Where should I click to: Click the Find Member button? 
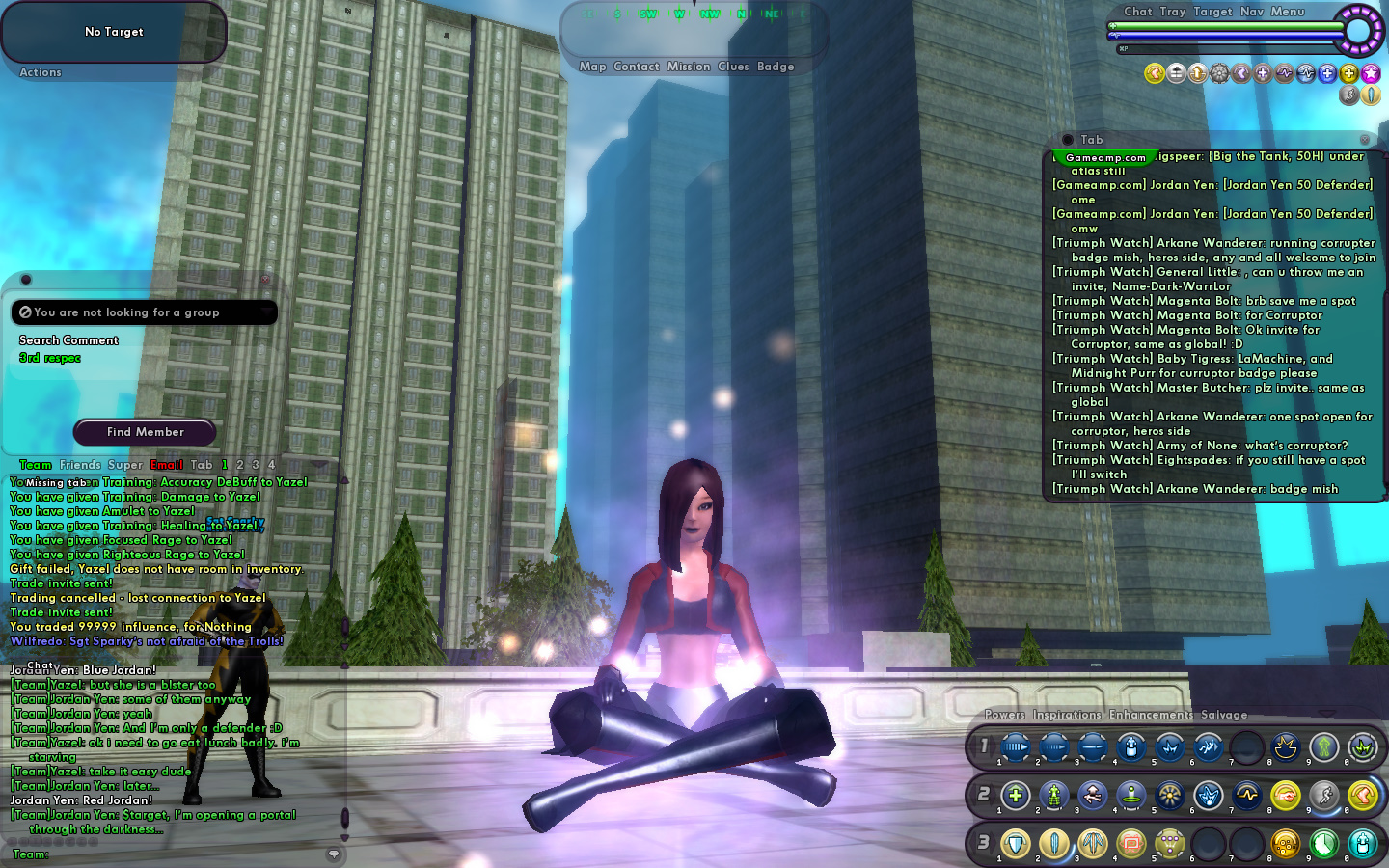coord(145,432)
